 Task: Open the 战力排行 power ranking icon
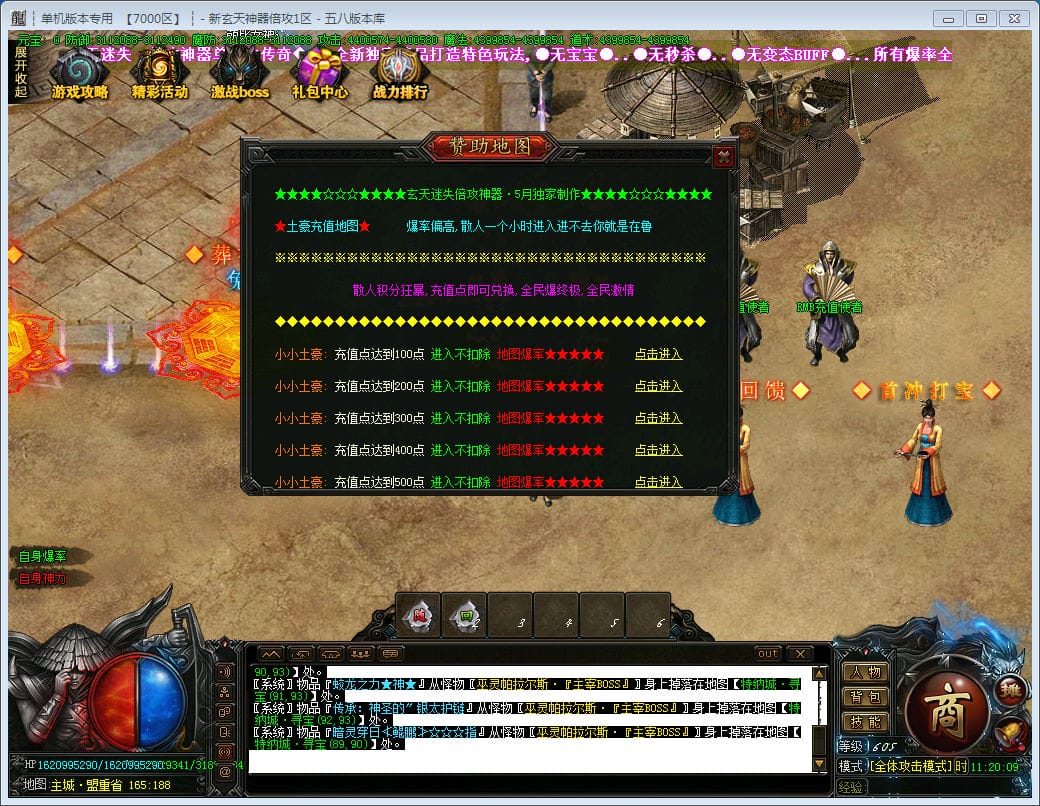[x=400, y=73]
